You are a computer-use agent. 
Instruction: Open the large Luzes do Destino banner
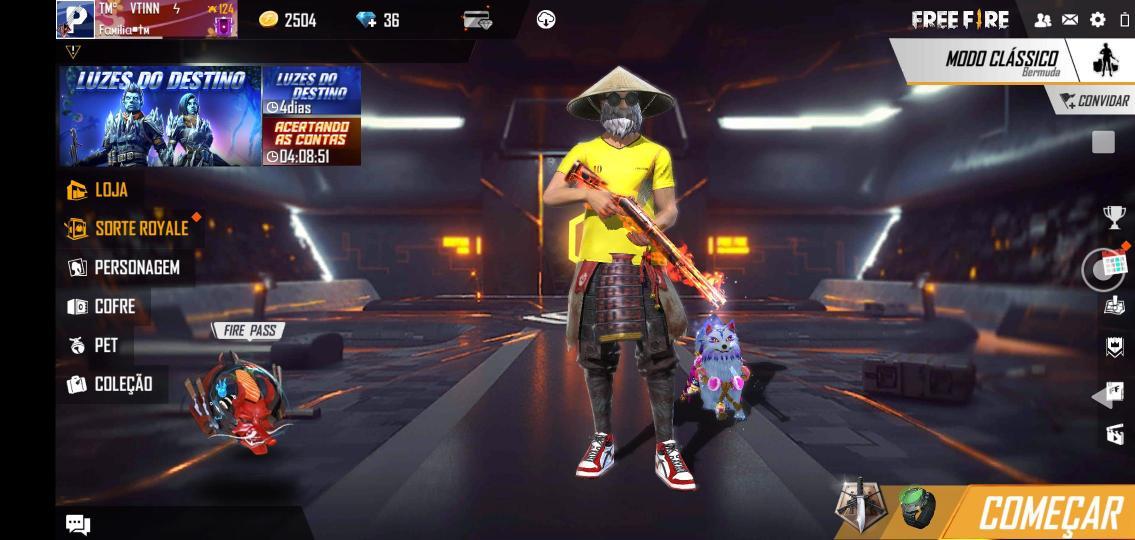point(159,116)
